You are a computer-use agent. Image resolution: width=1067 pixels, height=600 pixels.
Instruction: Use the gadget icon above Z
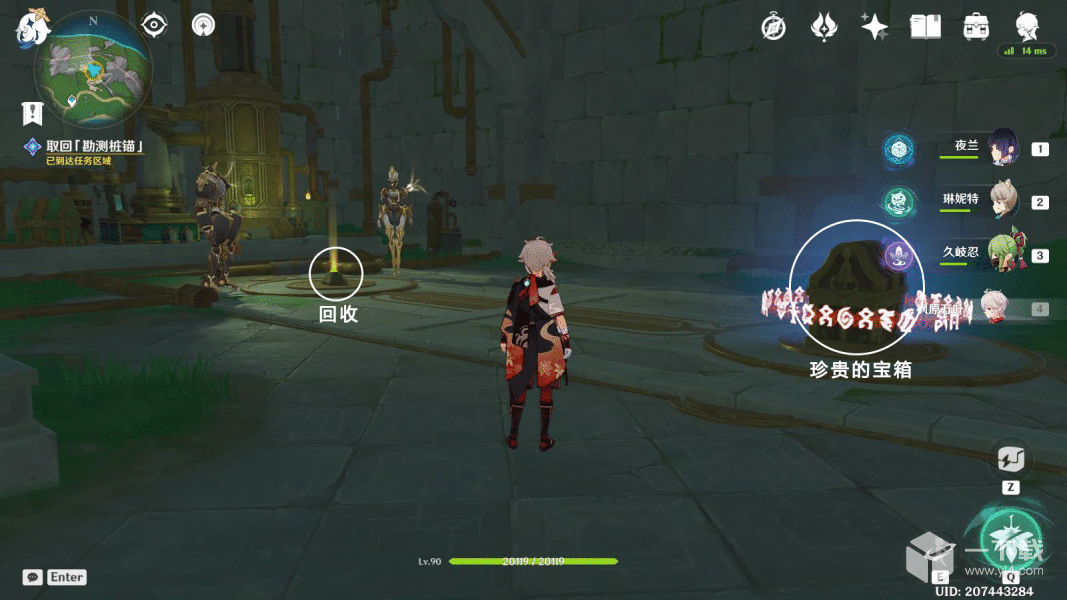tap(1010, 460)
